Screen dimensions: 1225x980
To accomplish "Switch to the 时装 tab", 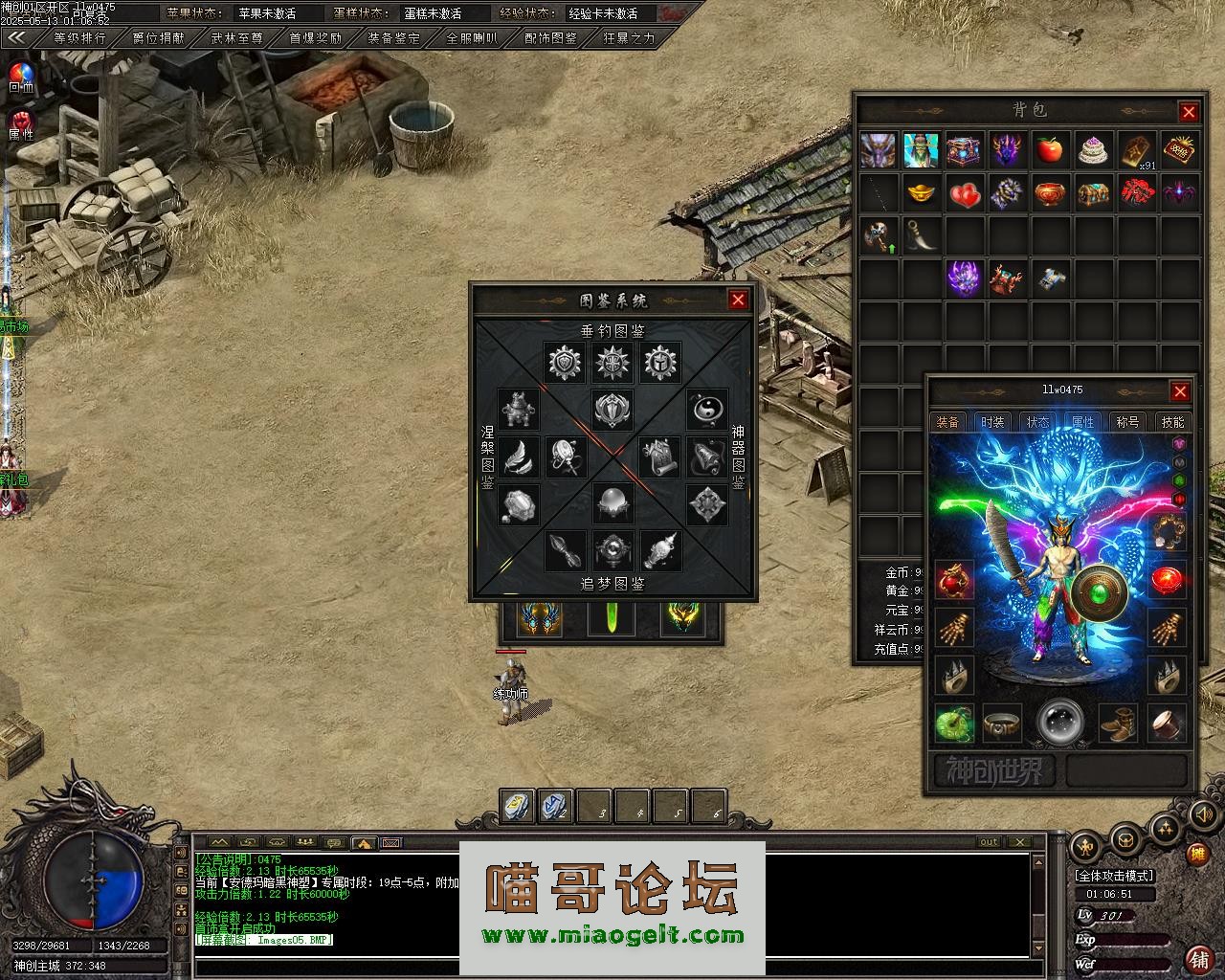I will pos(992,422).
